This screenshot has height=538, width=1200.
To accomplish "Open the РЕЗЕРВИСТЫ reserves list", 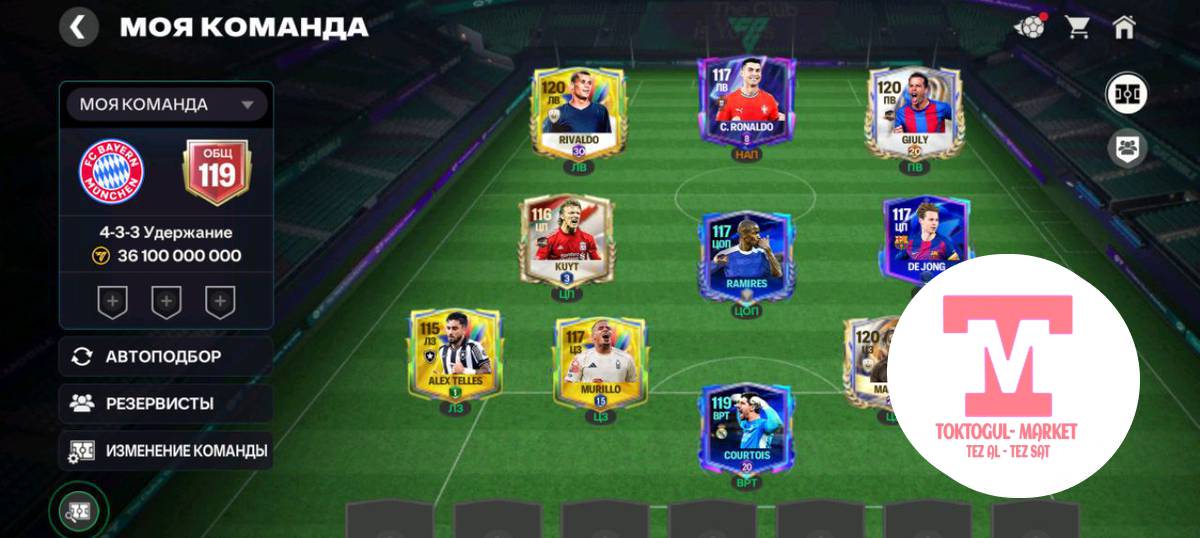I will click(x=165, y=404).
